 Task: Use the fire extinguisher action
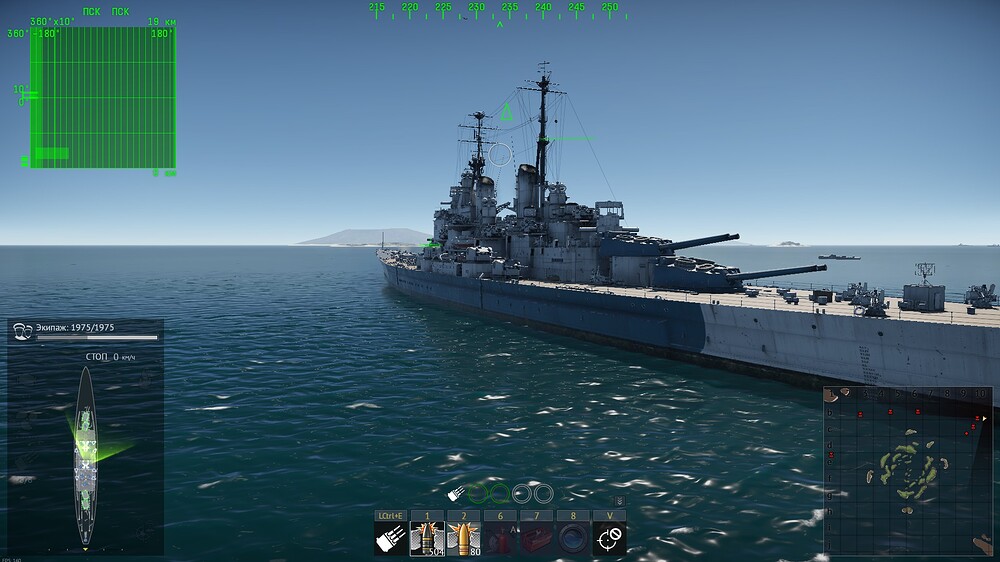500,539
